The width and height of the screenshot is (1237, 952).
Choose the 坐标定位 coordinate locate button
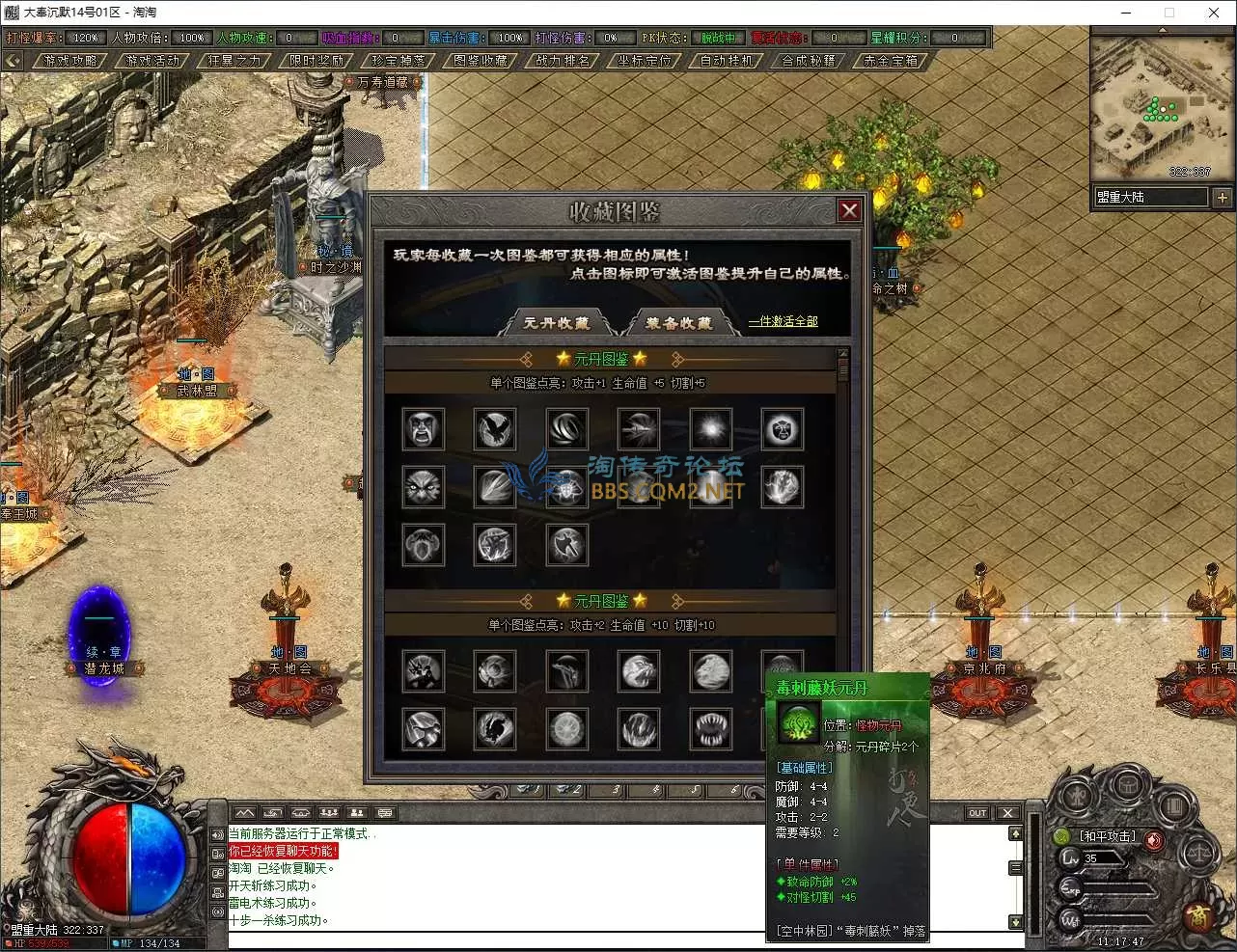click(645, 60)
